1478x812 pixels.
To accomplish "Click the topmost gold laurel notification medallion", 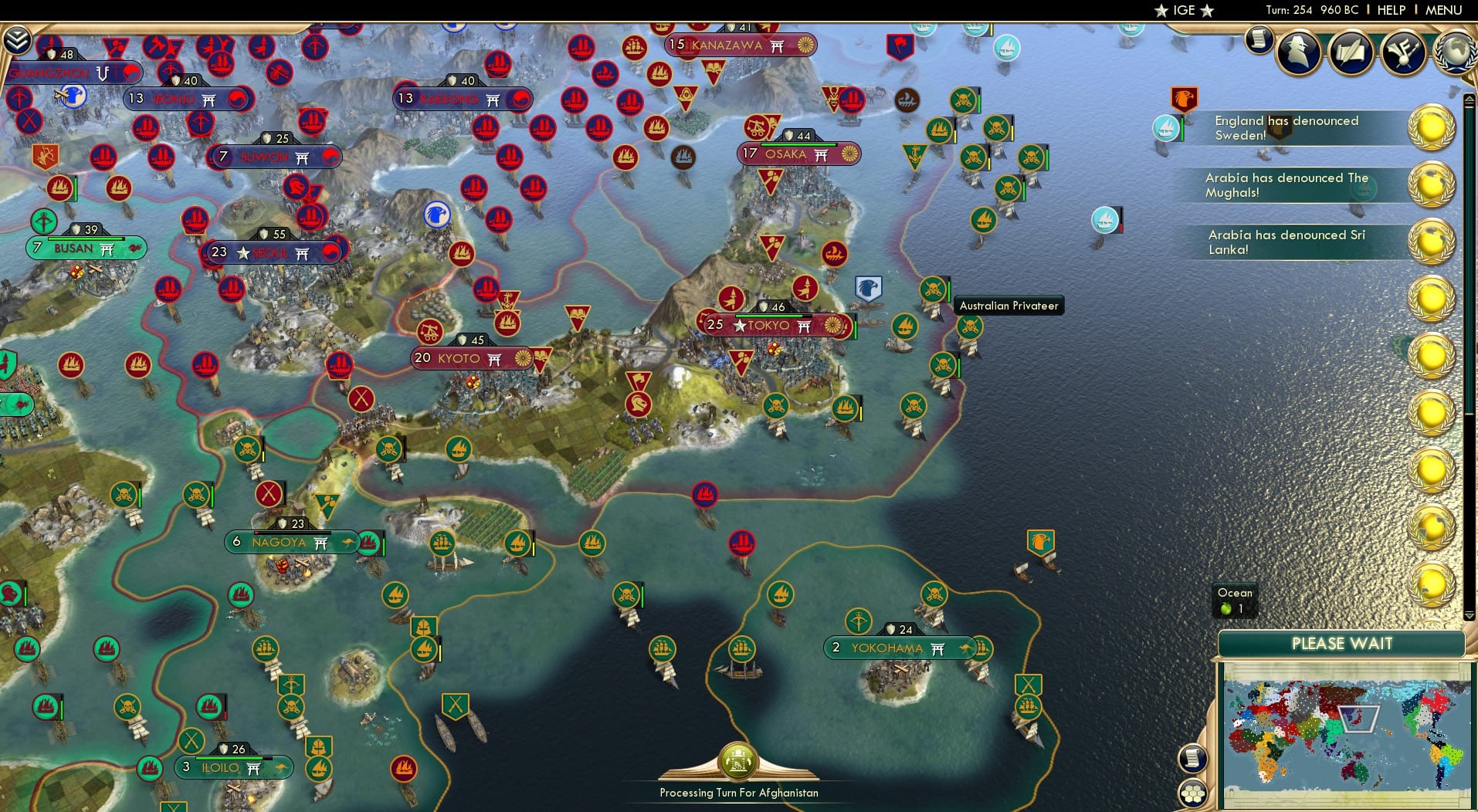I will coord(1430,127).
